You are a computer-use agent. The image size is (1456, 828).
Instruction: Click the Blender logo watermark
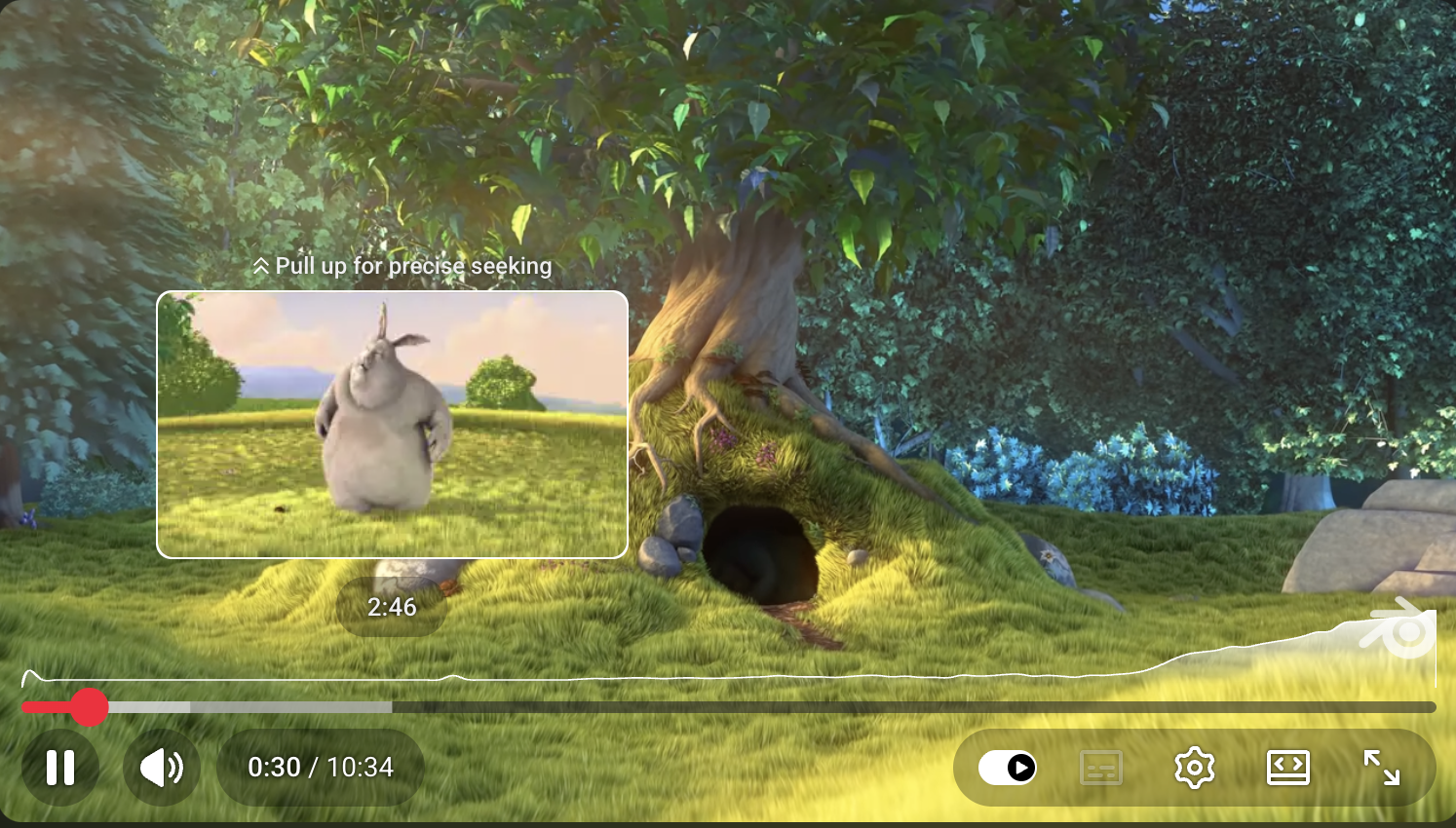(1396, 631)
